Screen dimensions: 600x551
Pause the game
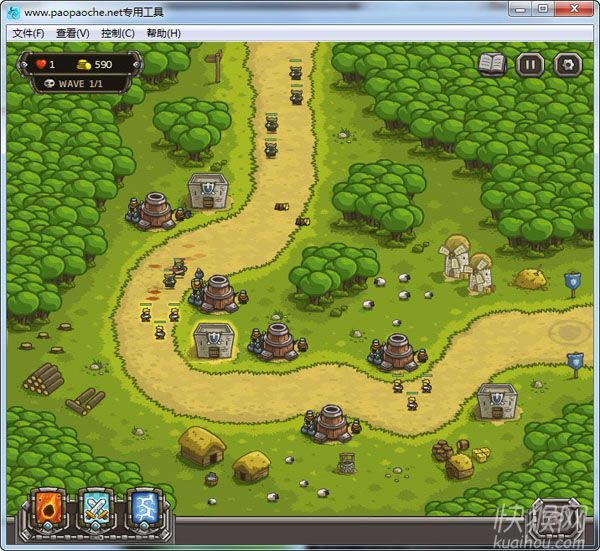point(530,66)
